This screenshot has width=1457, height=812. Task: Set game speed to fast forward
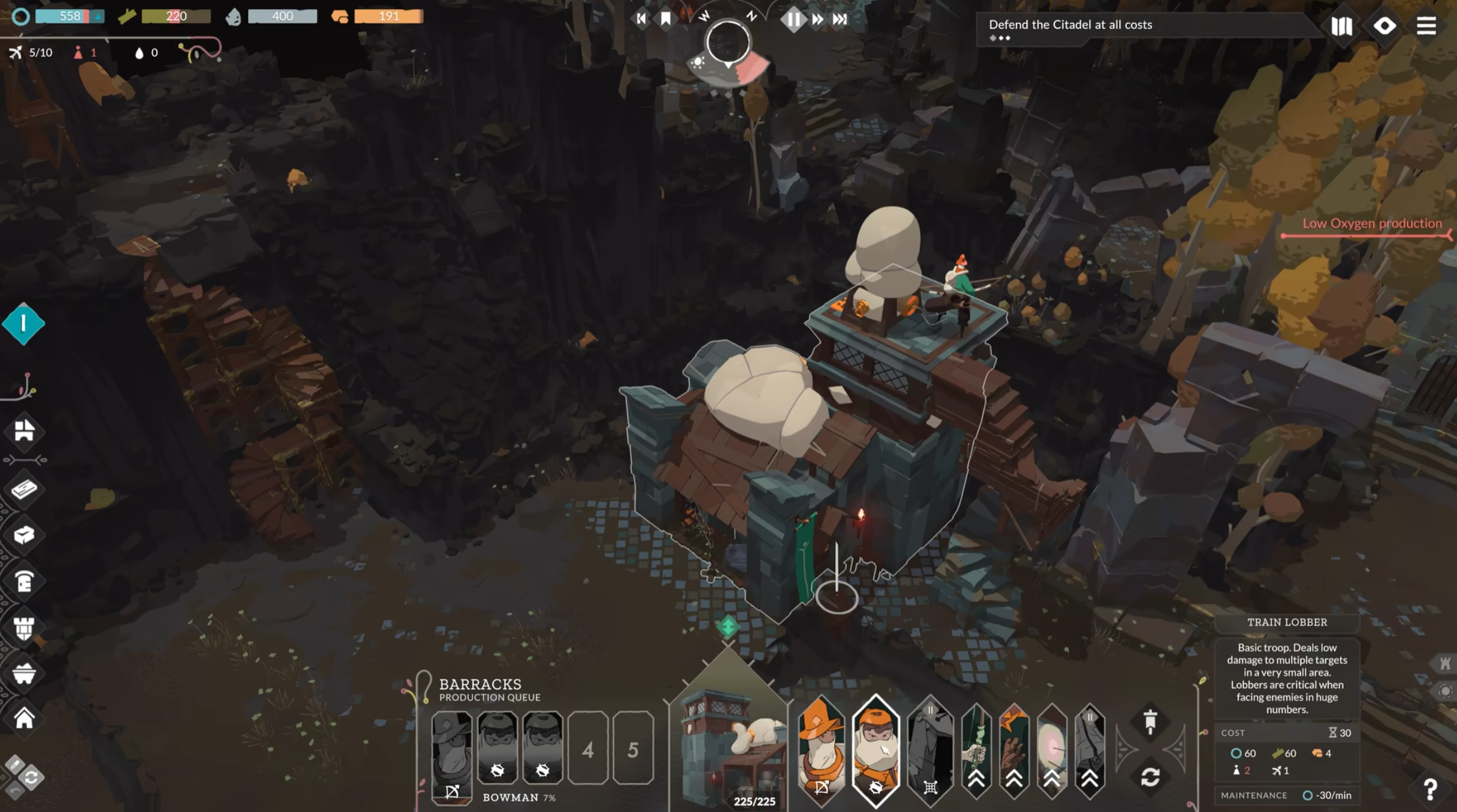817,19
